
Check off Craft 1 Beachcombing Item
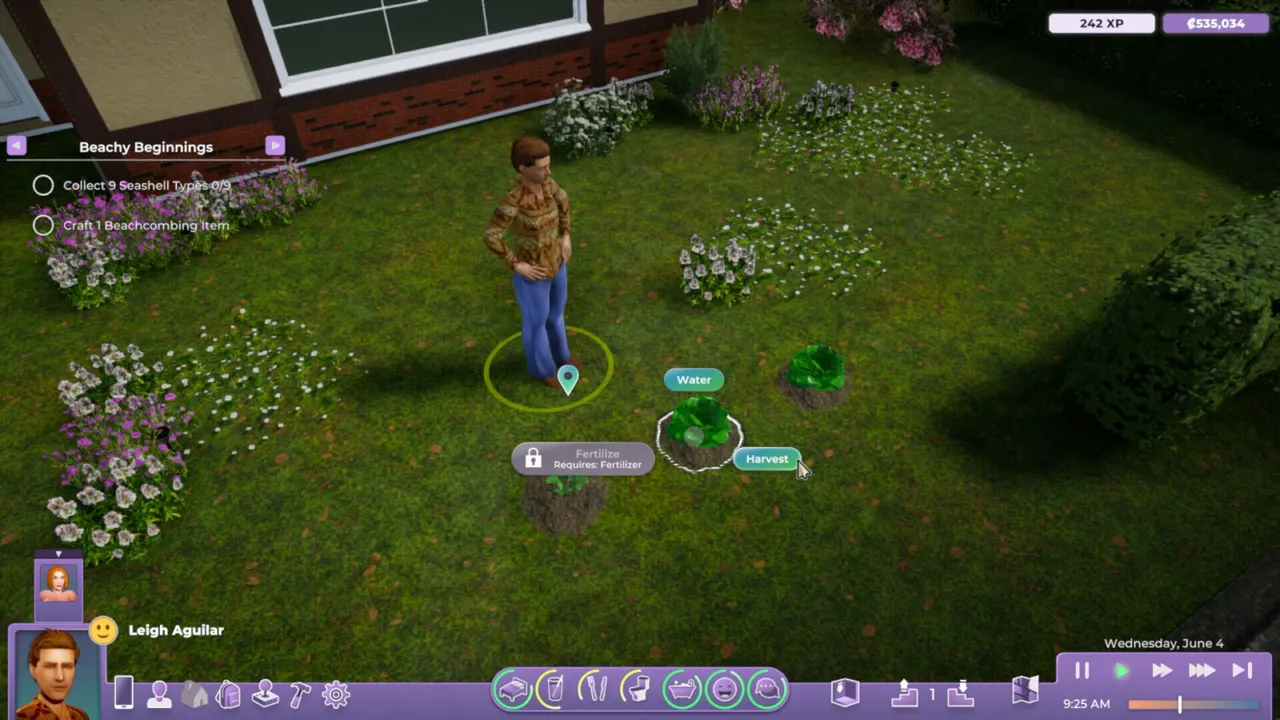(x=43, y=225)
